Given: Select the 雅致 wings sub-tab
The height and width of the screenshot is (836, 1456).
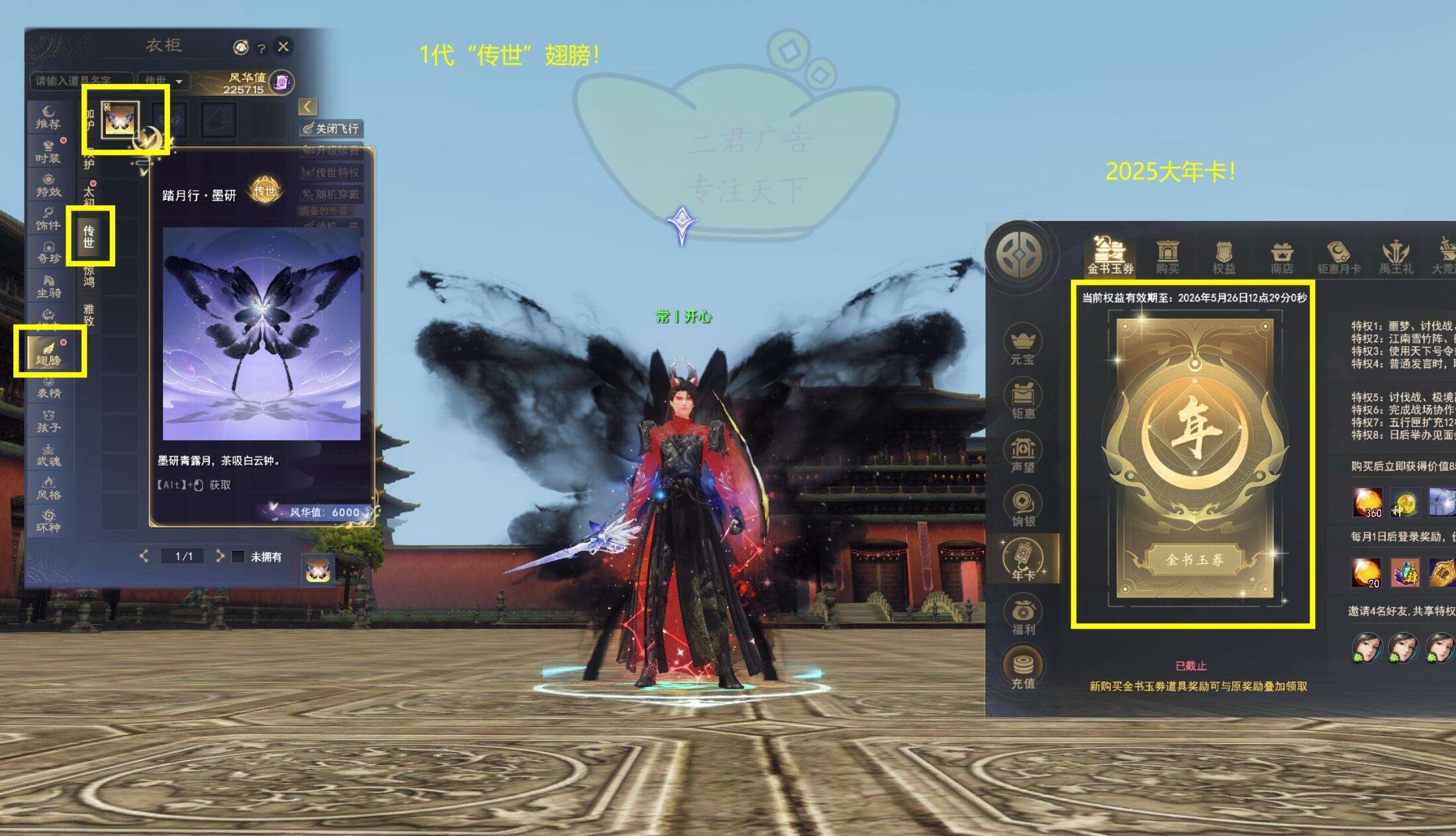Looking at the screenshot, I should point(89,314).
